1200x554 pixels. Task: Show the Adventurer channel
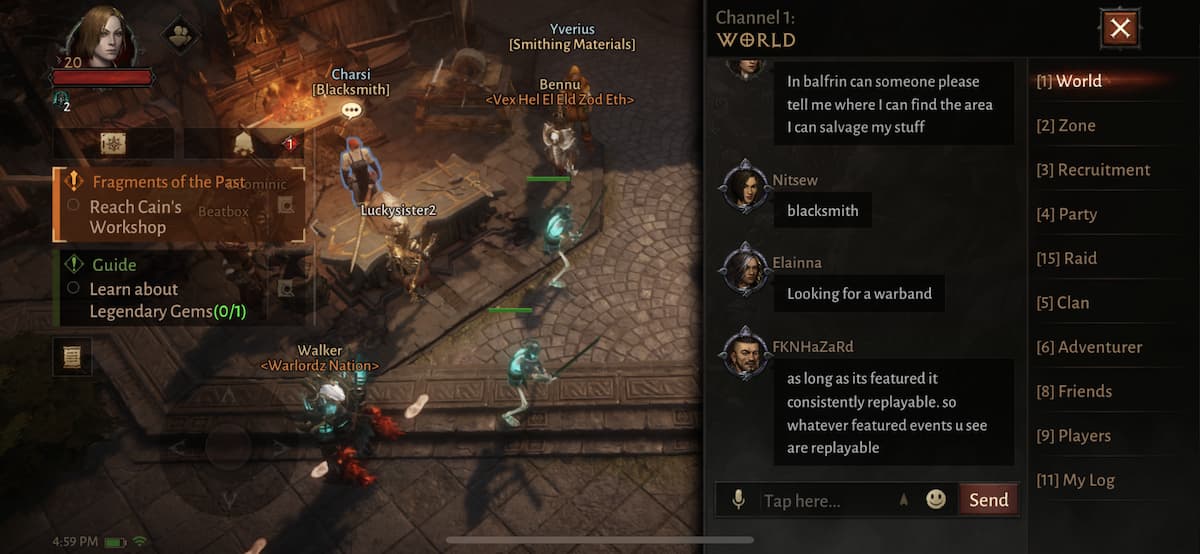coord(1089,347)
